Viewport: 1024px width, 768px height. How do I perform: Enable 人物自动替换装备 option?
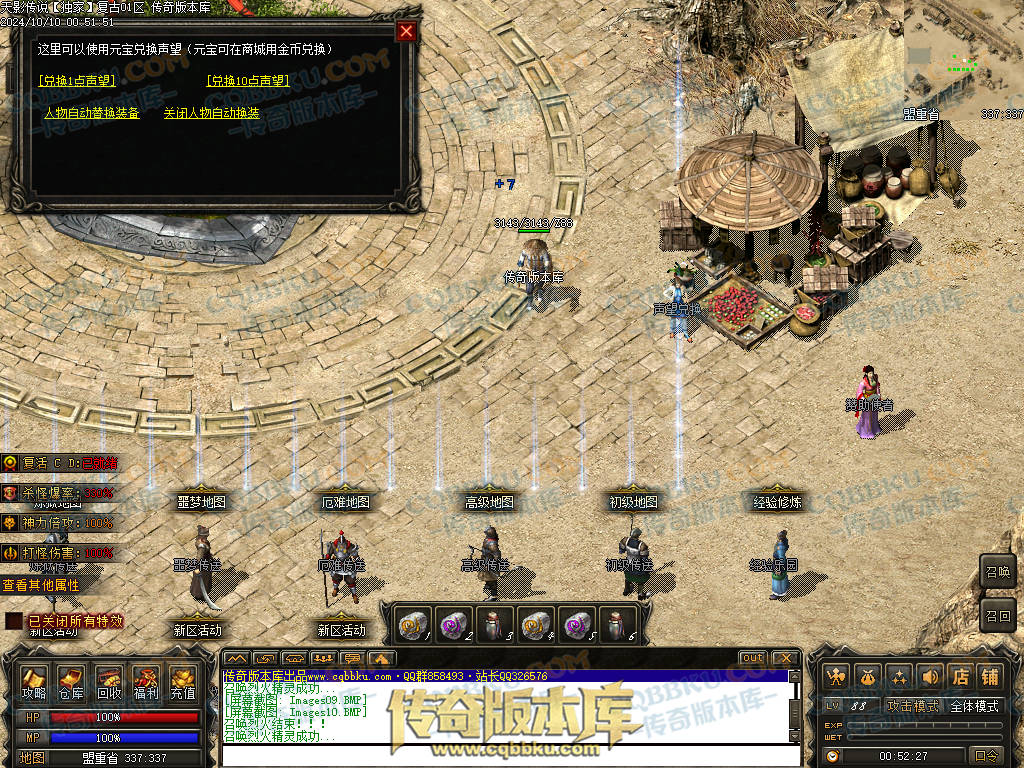(x=91, y=114)
